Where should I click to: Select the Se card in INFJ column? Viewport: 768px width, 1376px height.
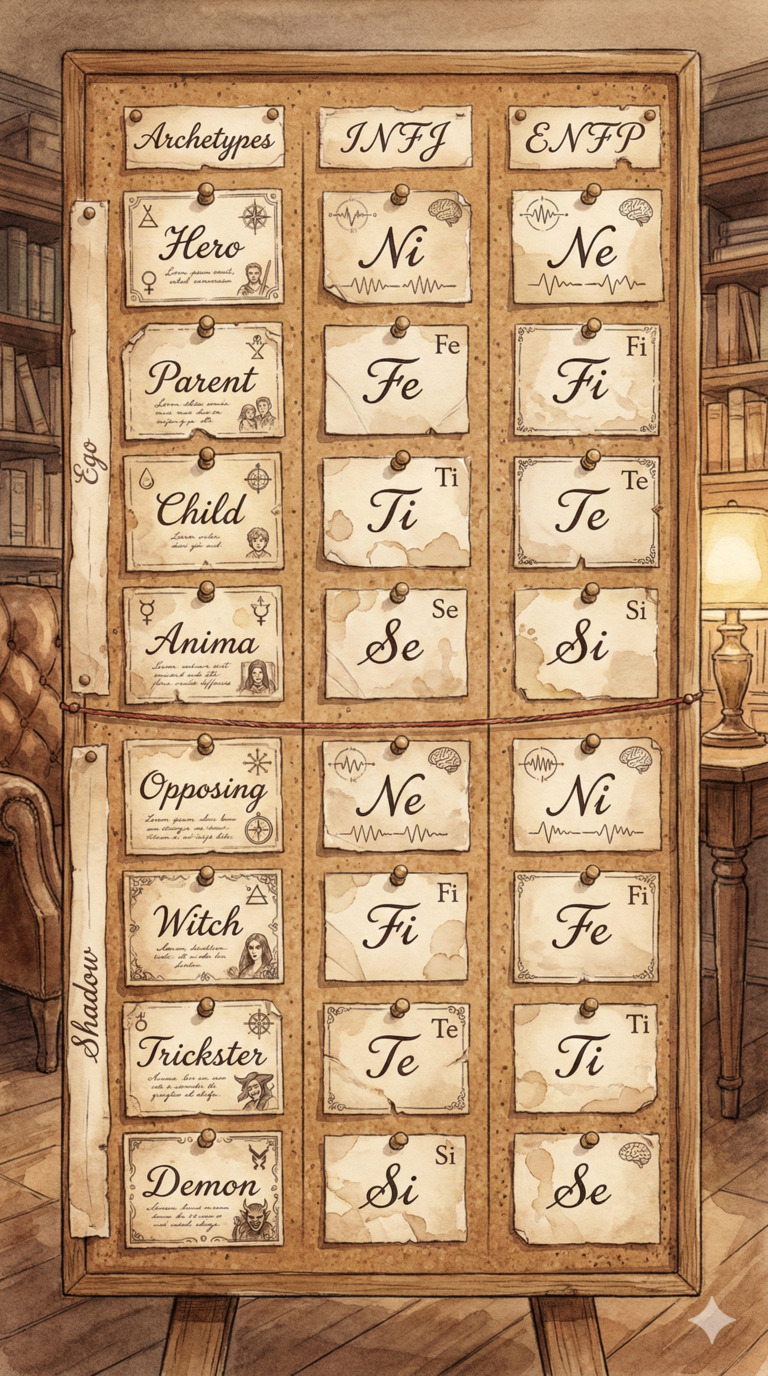(x=397, y=643)
